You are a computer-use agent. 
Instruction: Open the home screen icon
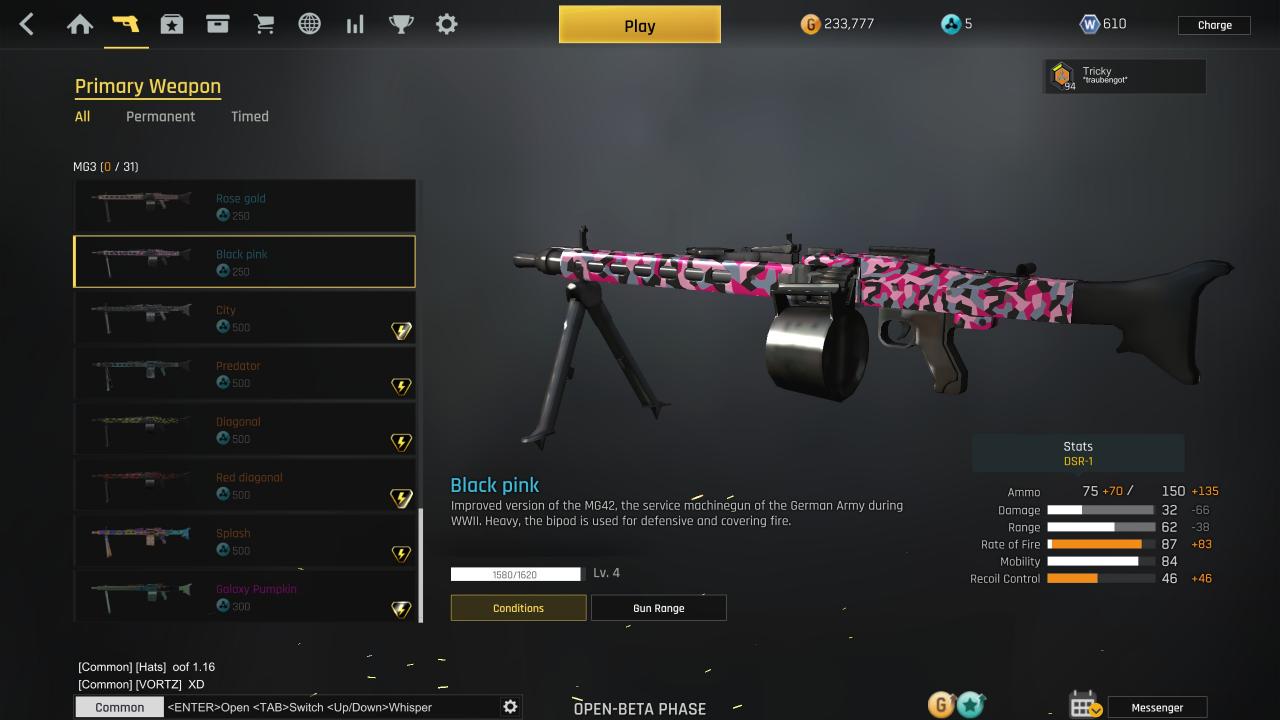click(80, 25)
